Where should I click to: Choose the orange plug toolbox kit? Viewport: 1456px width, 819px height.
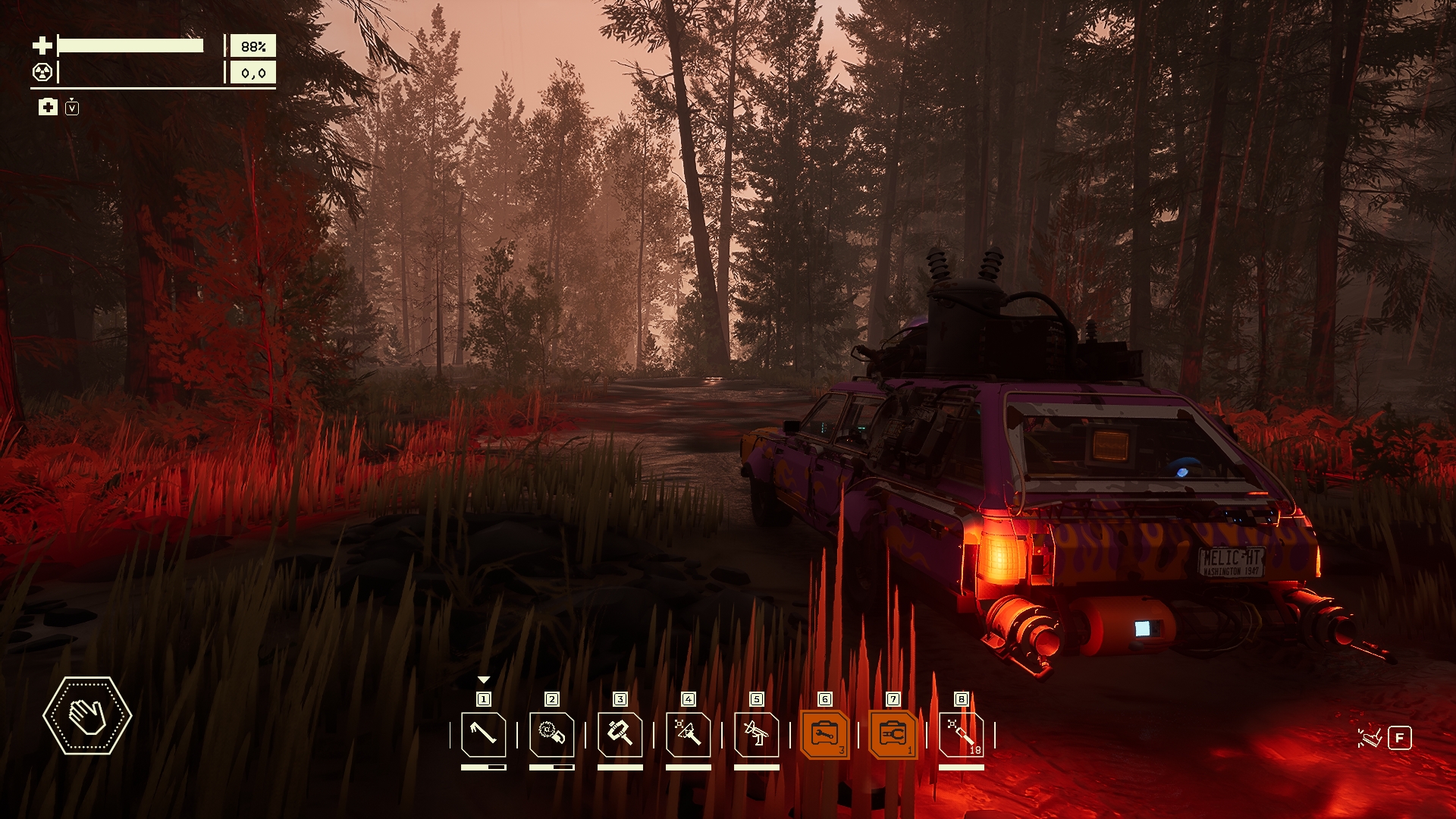pos(893,734)
